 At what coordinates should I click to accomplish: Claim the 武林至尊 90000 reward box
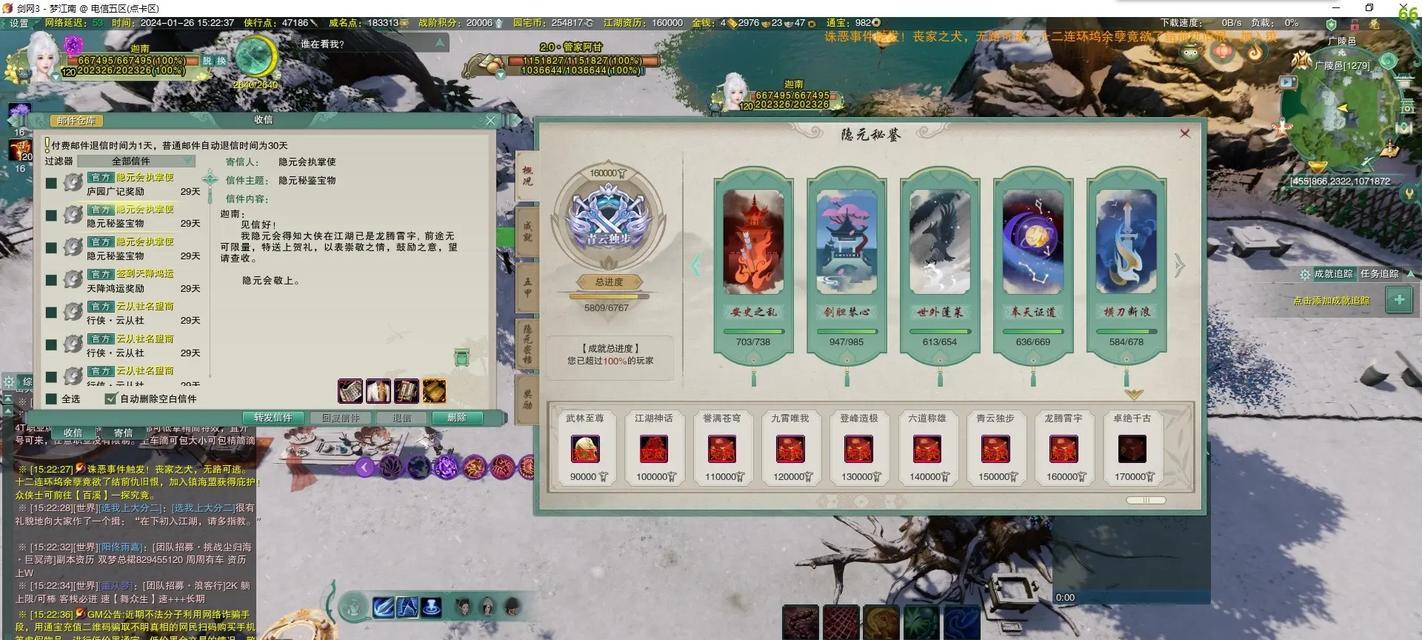pos(584,449)
